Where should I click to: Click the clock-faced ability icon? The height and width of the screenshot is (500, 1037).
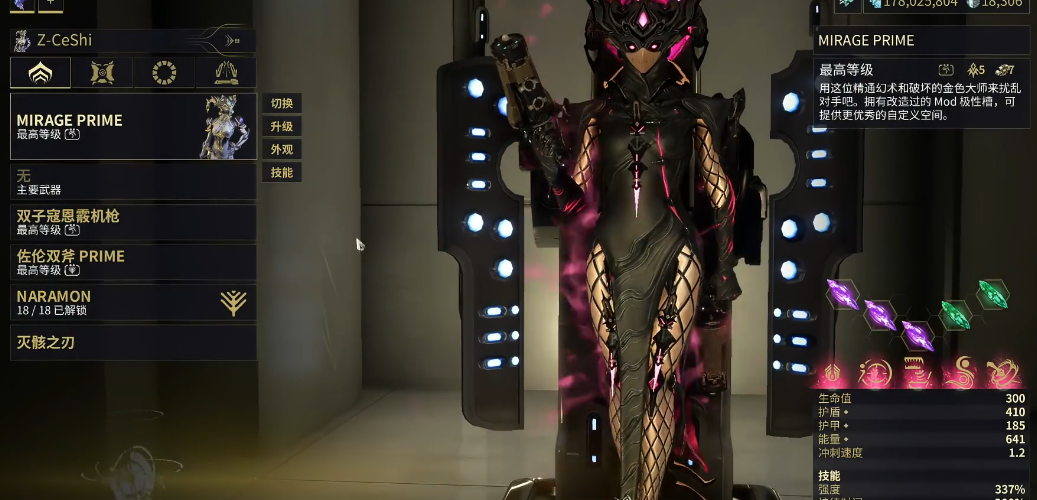pos(876,372)
